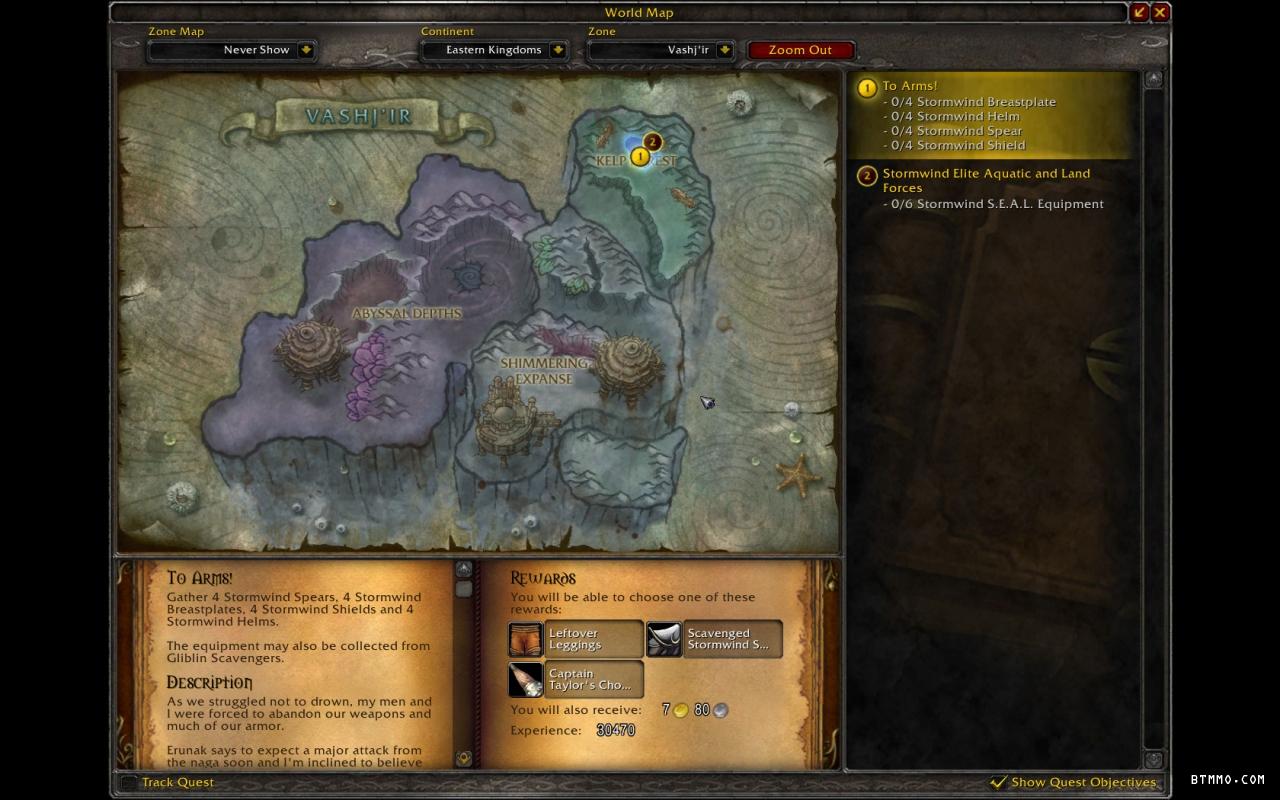Click quest marker 2 on the map

(653, 142)
